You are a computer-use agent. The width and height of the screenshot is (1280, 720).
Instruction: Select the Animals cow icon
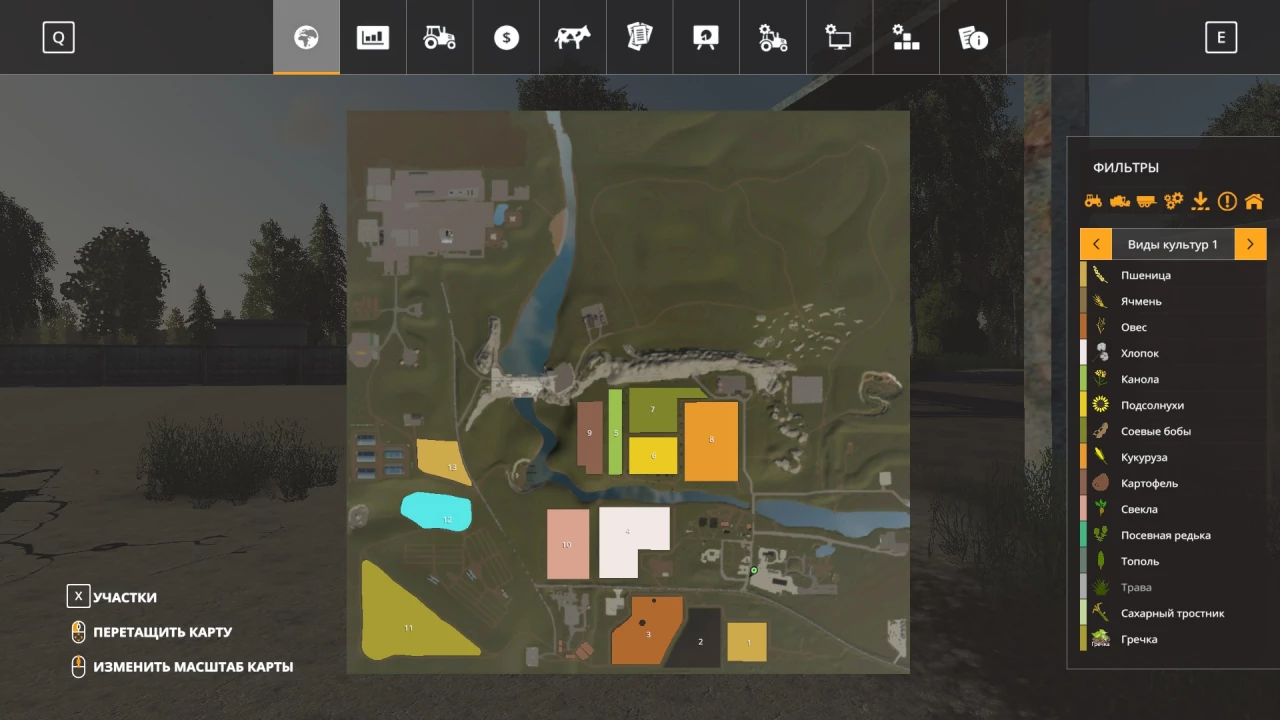pyautogui.click(x=572, y=37)
